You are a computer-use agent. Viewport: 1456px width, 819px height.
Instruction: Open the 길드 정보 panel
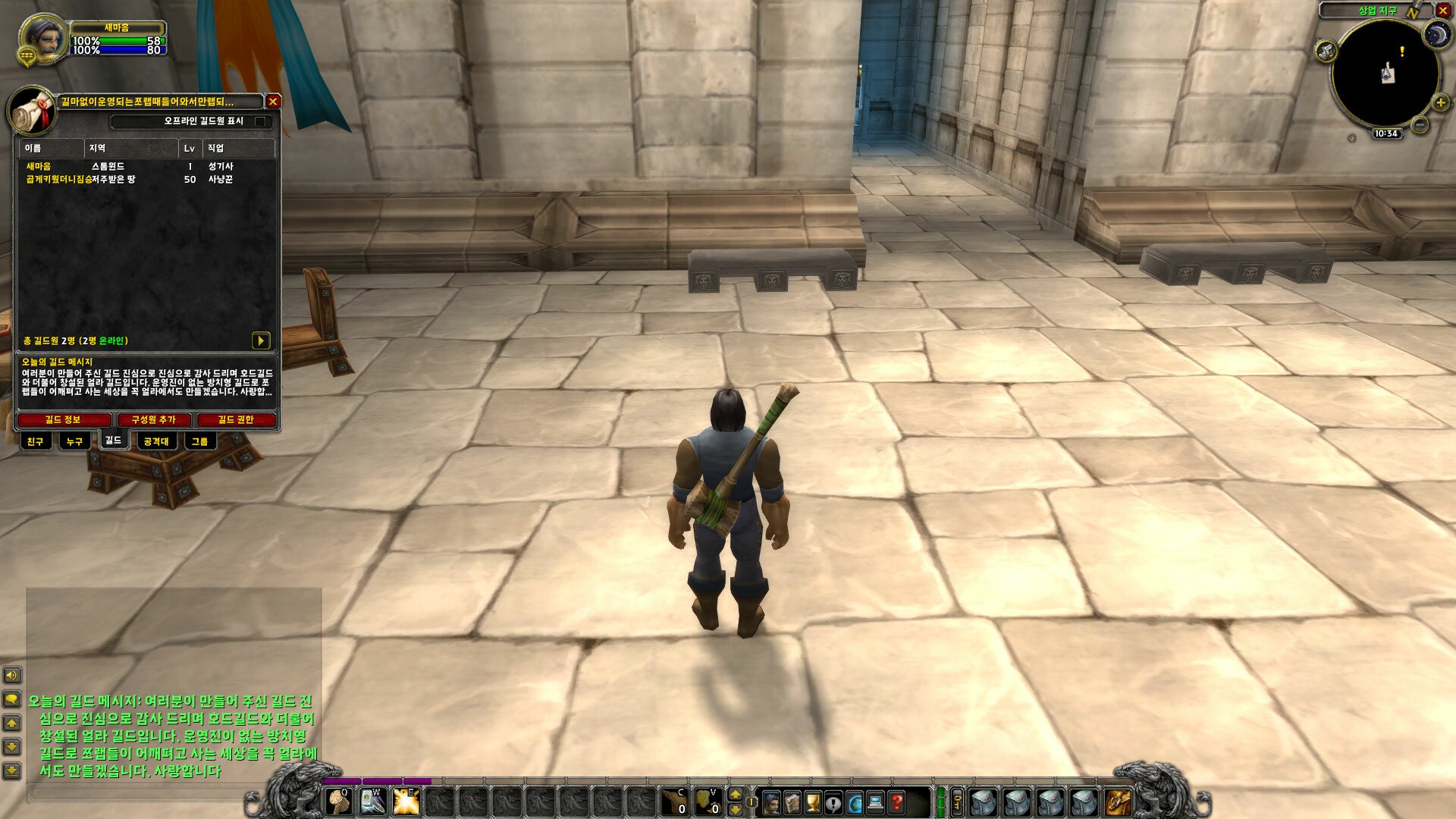(x=63, y=420)
